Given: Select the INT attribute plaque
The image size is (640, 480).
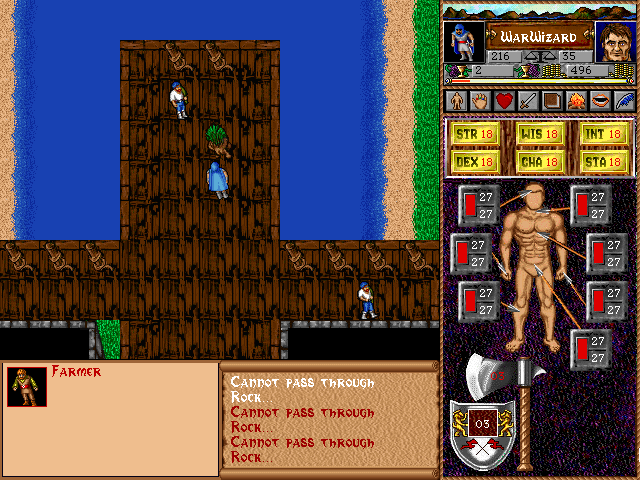Looking at the screenshot, I should click(x=604, y=133).
